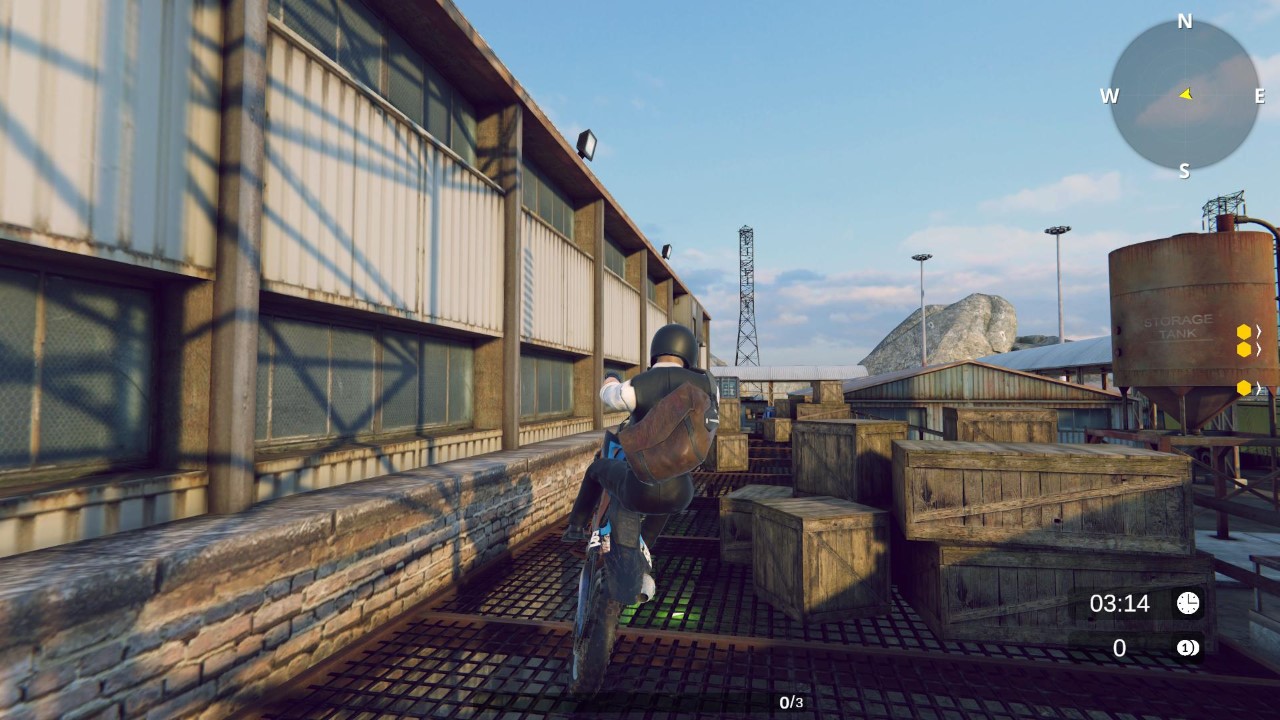Click the yellow player arrow on the compass
1280x720 pixels.
point(1184,96)
